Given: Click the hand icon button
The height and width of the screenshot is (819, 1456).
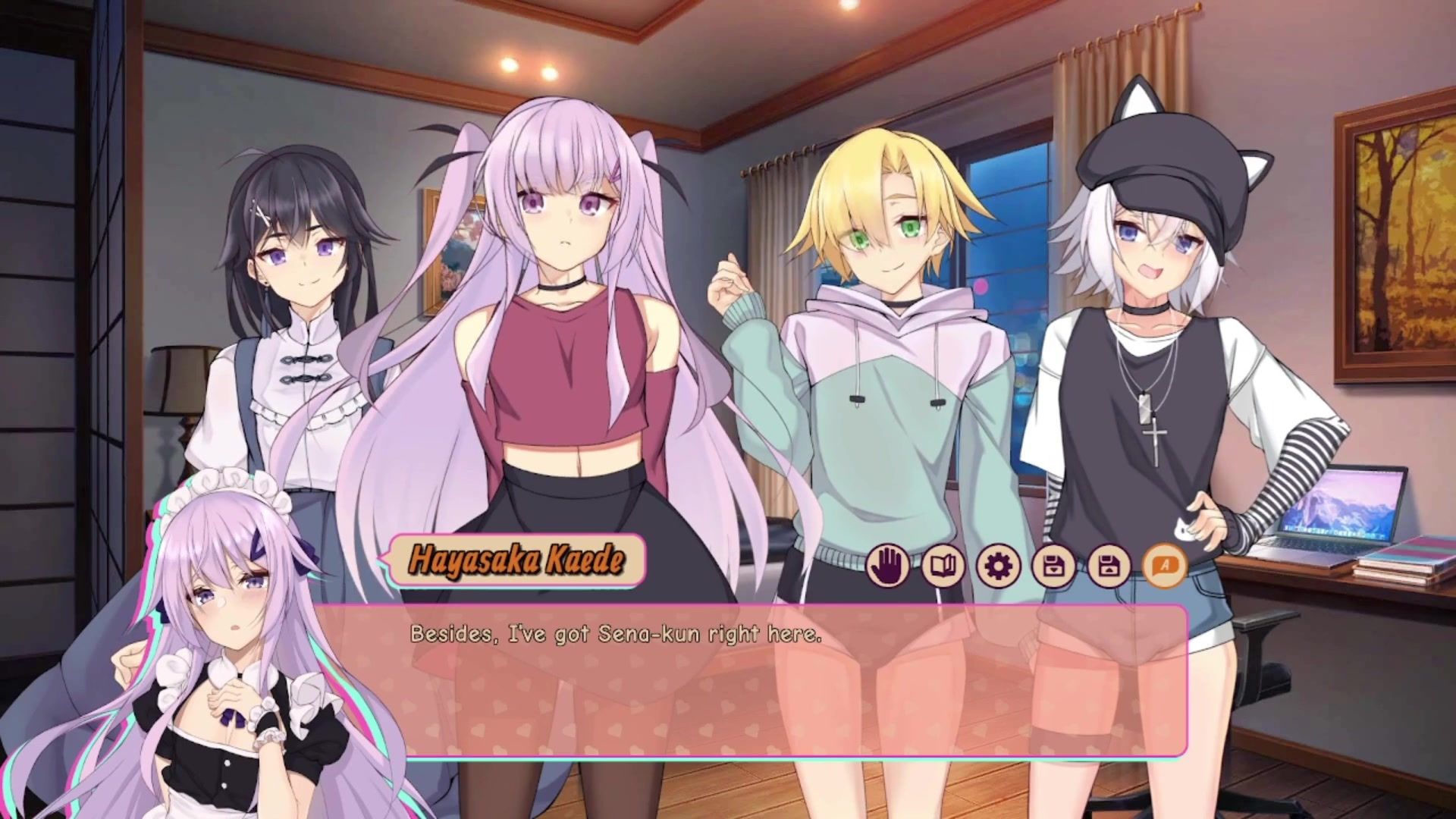Looking at the screenshot, I should (x=888, y=566).
